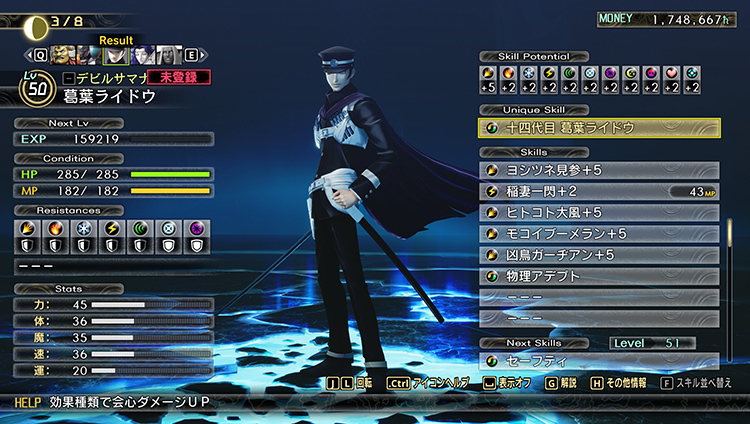Image resolution: width=750 pixels, height=424 pixels.
Task: Choose the 物理アデプト passive skill
Action: coord(598,276)
